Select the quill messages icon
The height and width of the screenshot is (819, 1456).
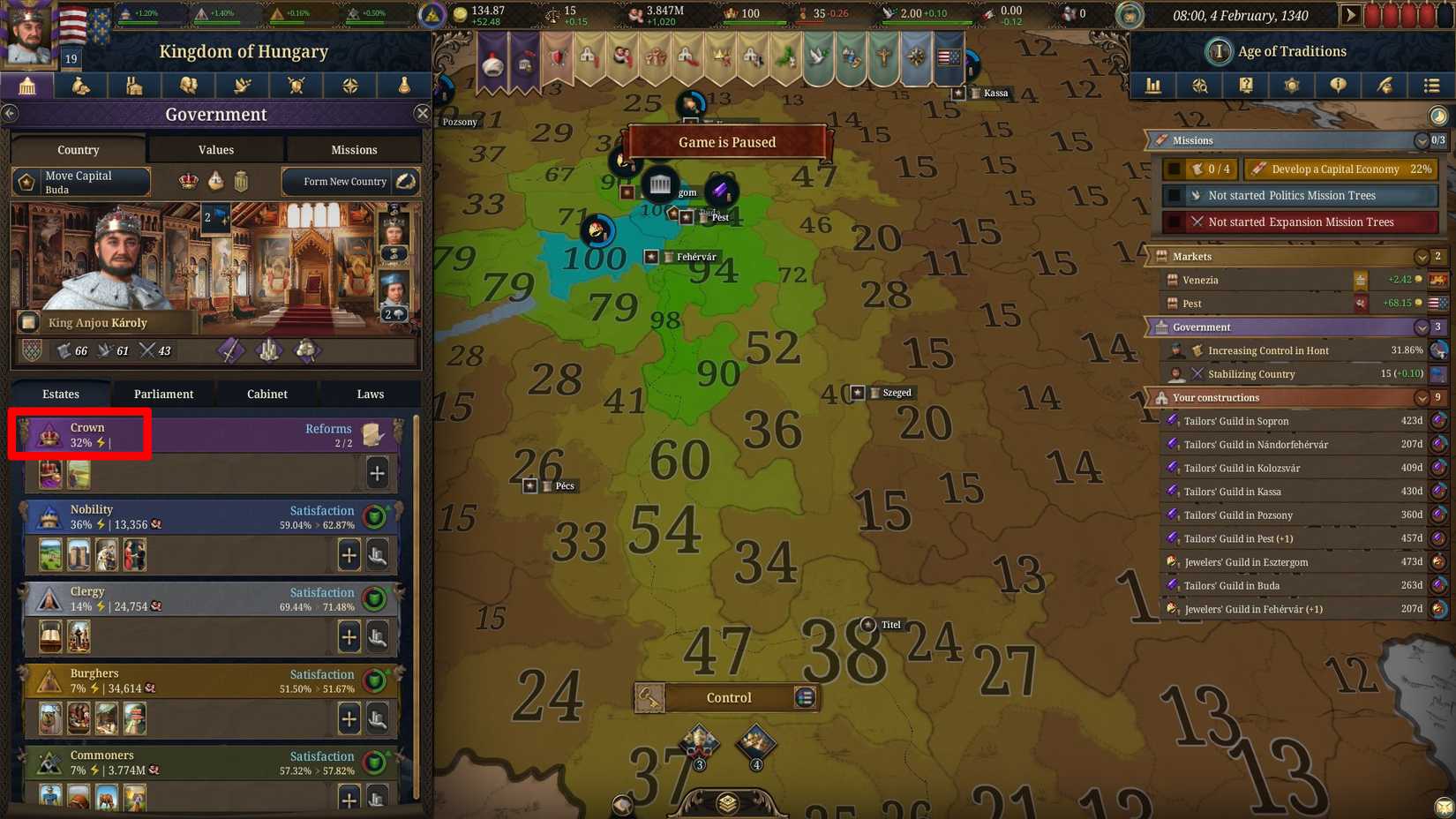(x=1385, y=86)
